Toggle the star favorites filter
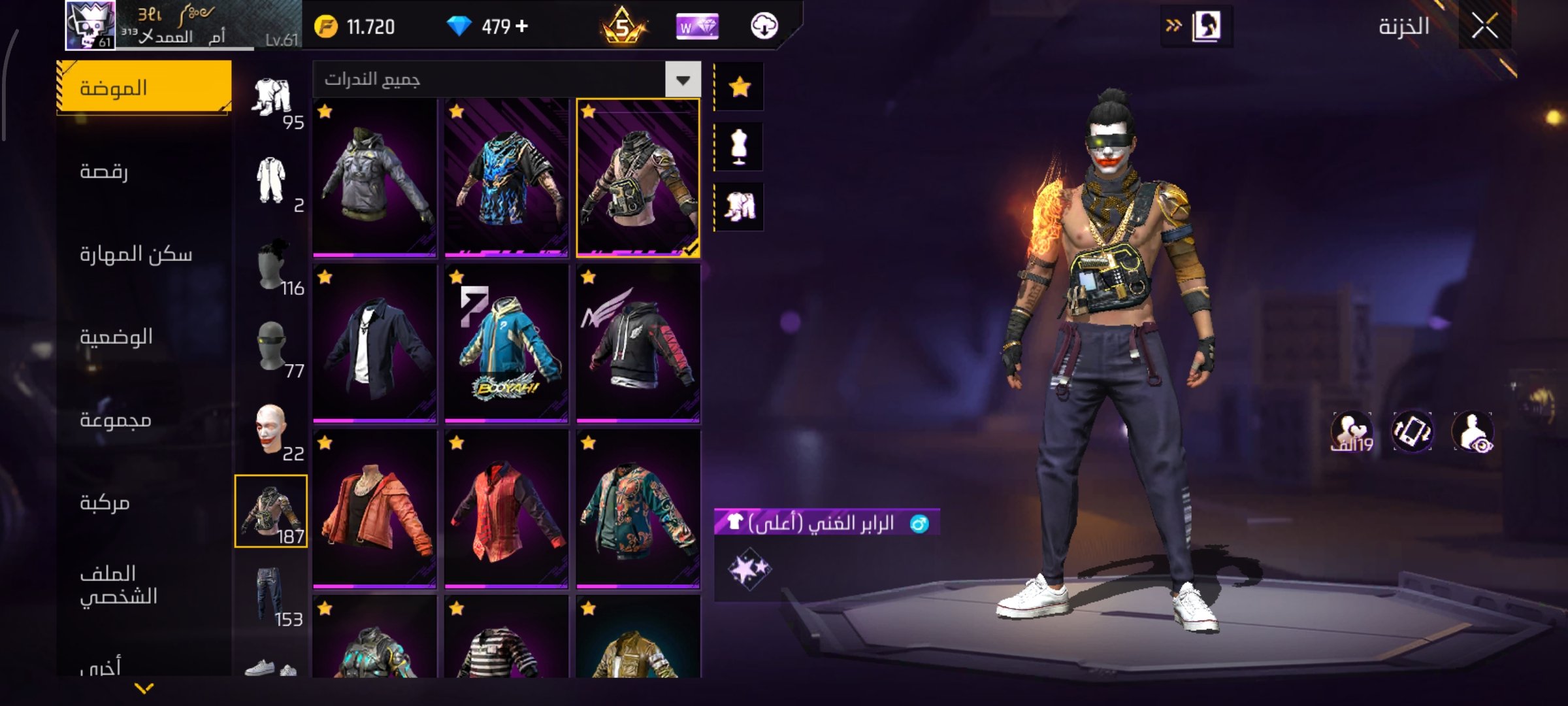This screenshot has width=1568, height=706. point(740,87)
